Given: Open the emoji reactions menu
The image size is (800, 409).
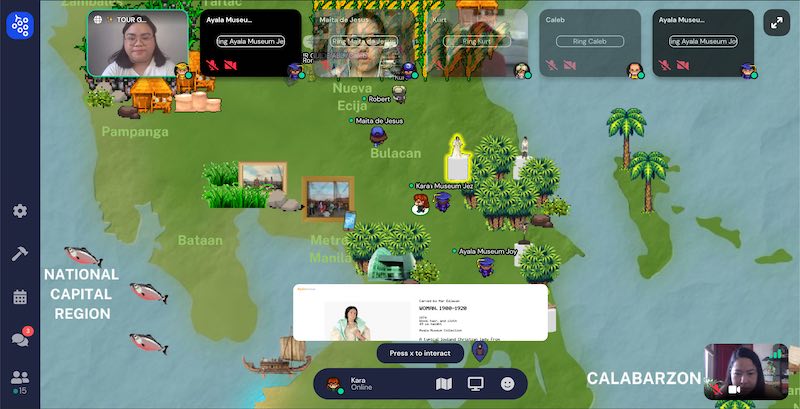Looking at the screenshot, I should click(x=508, y=383).
